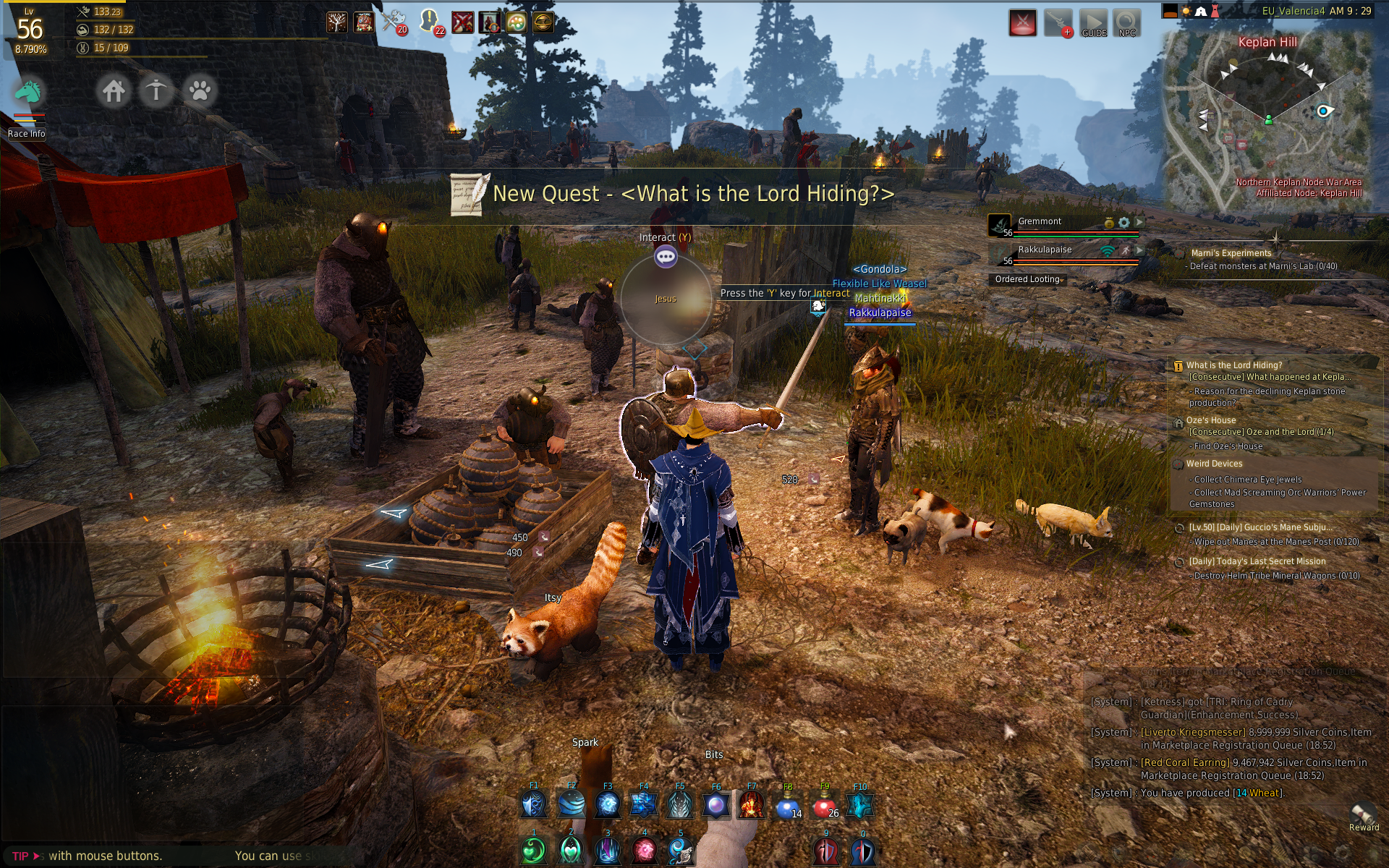Open the exclamation head notification with 22
This screenshot has width=1389, height=868.
(x=430, y=22)
